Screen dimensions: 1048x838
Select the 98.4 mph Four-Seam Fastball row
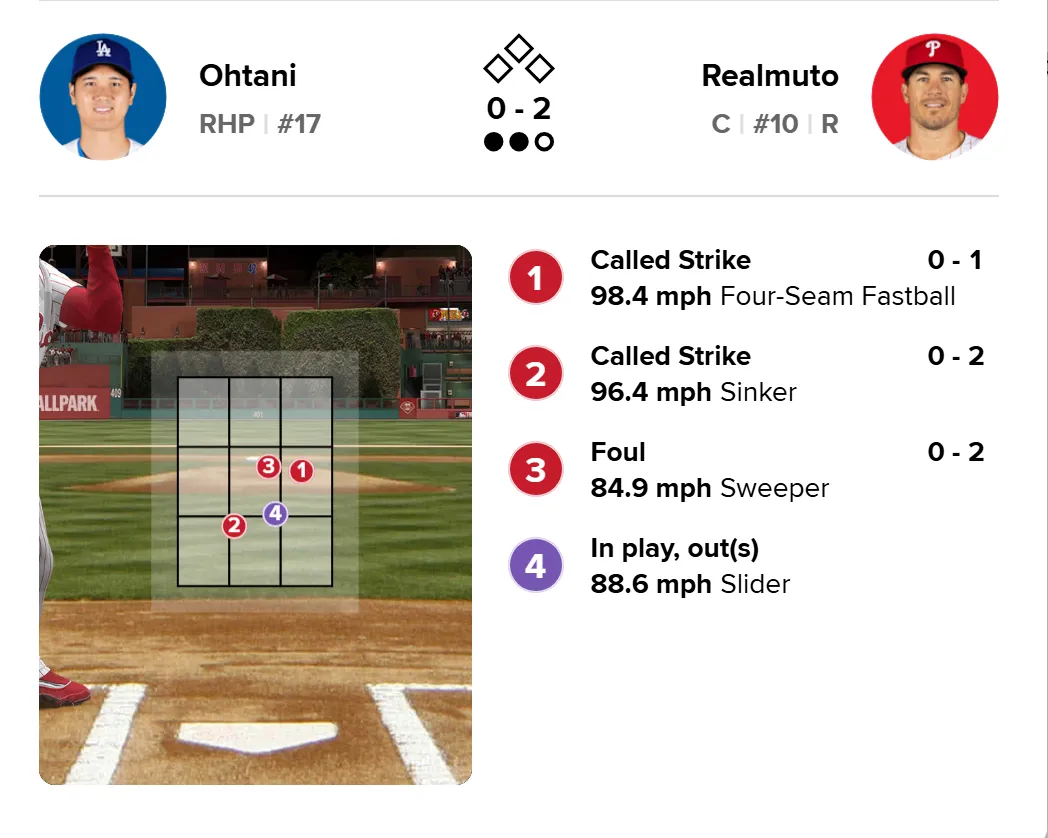point(746,278)
